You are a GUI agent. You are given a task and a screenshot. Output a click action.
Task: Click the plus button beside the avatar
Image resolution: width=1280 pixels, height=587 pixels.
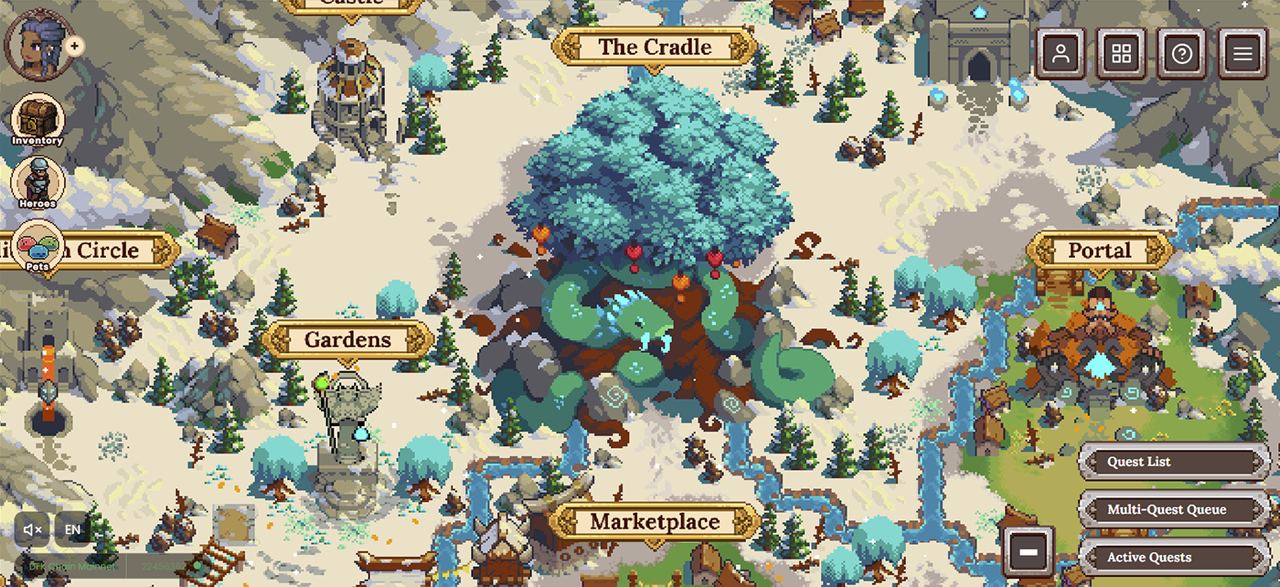(75, 46)
